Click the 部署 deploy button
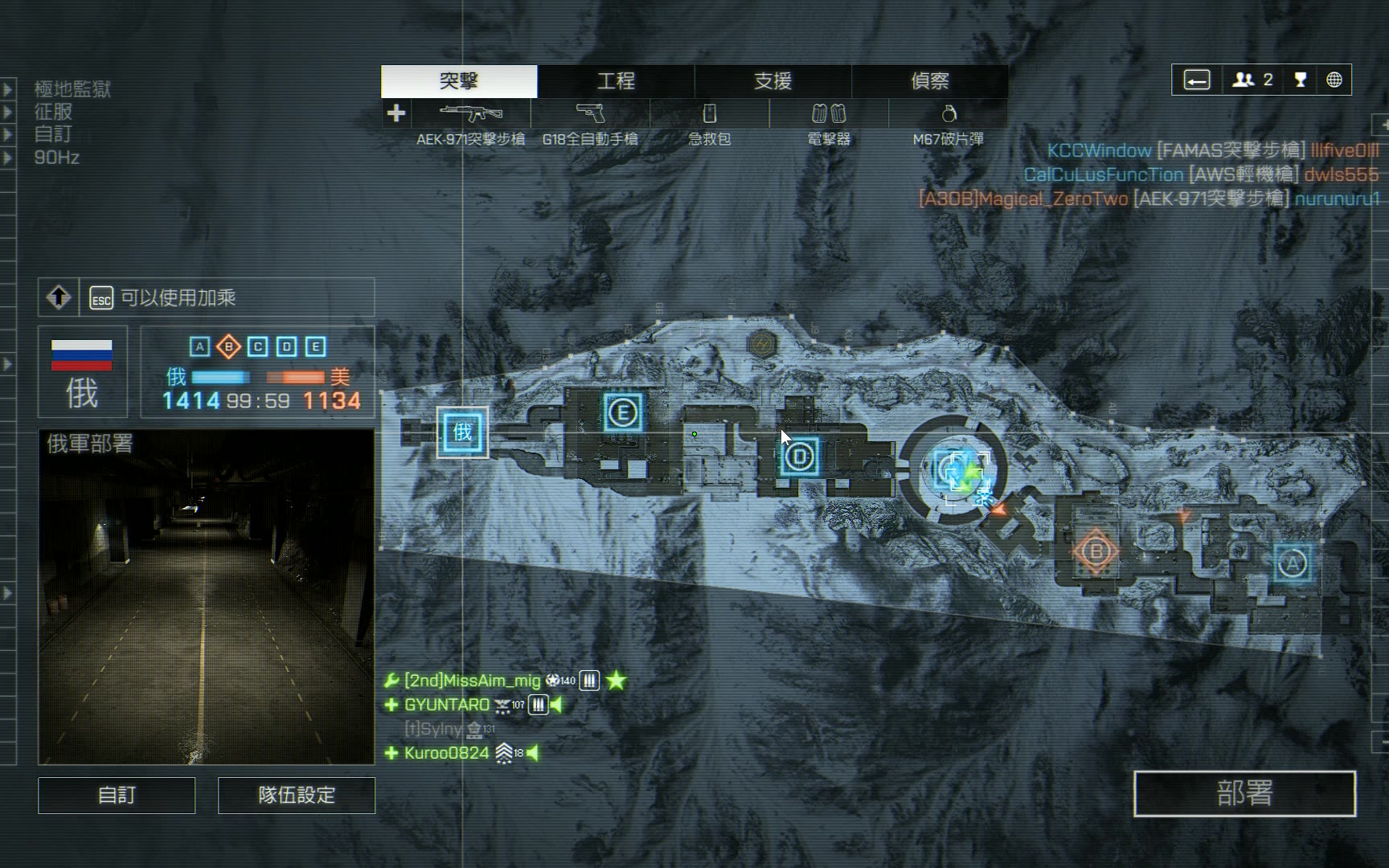The height and width of the screenshot is (868, 1389). (x=1244, y=793)
